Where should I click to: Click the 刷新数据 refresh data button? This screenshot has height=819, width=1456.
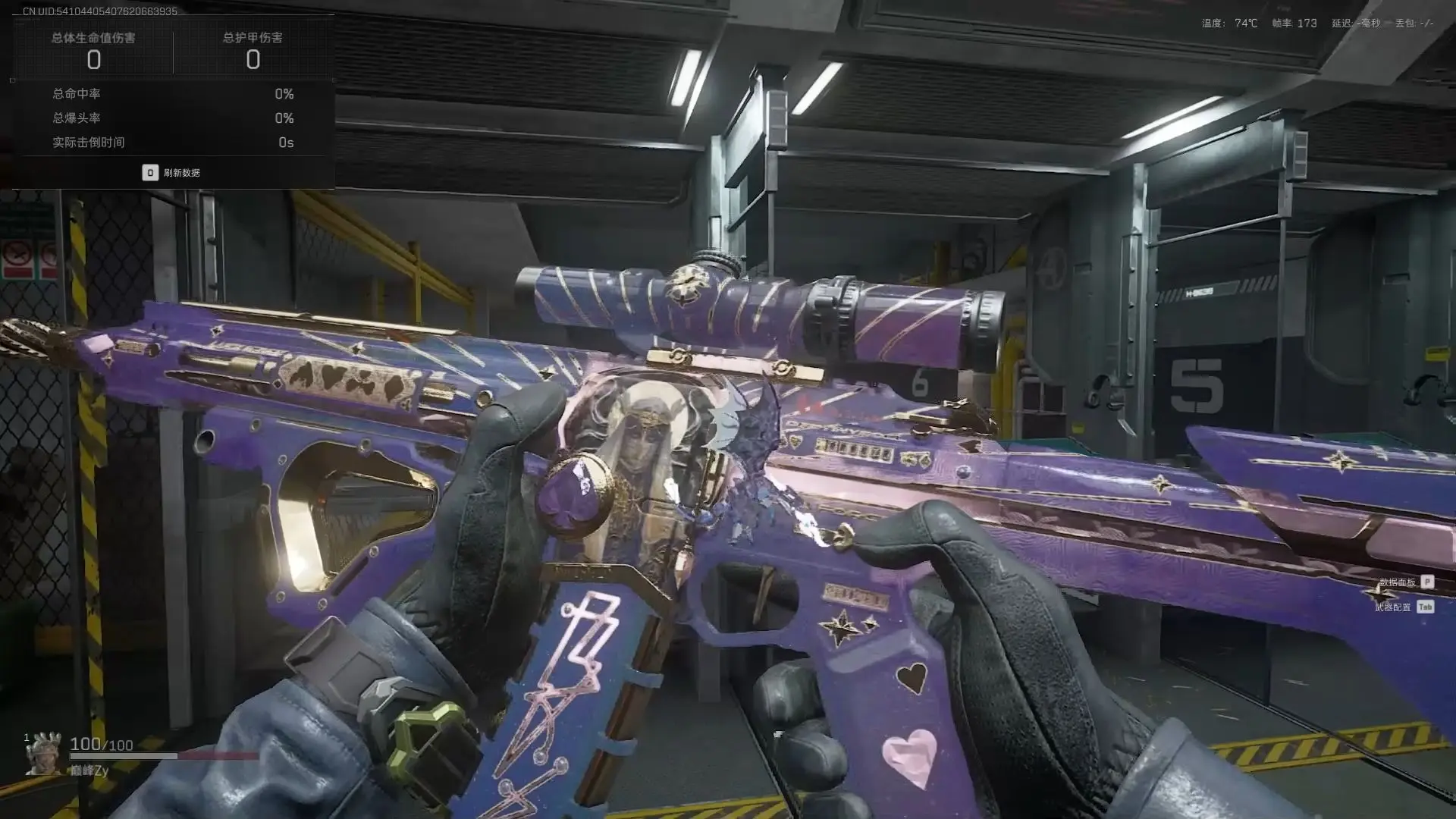172,173
